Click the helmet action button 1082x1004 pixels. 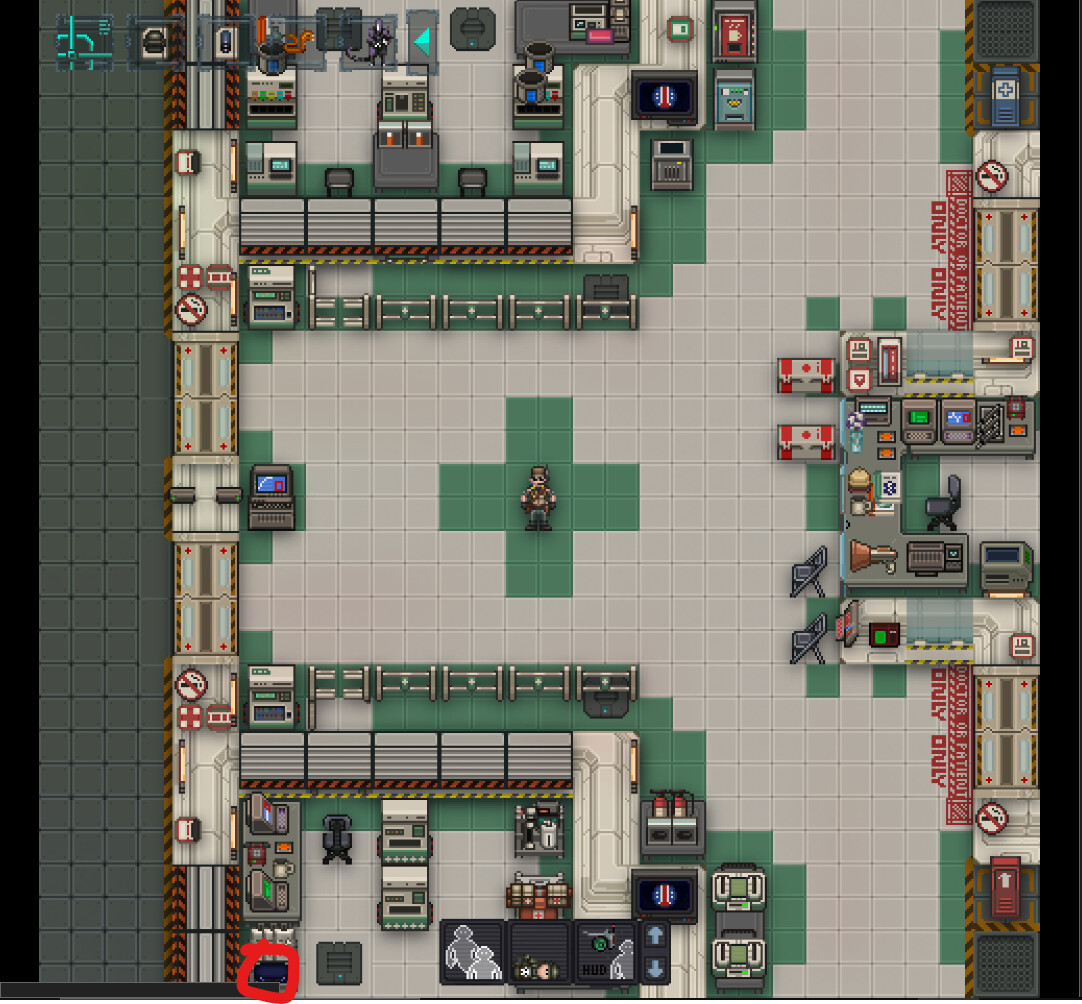155,42
